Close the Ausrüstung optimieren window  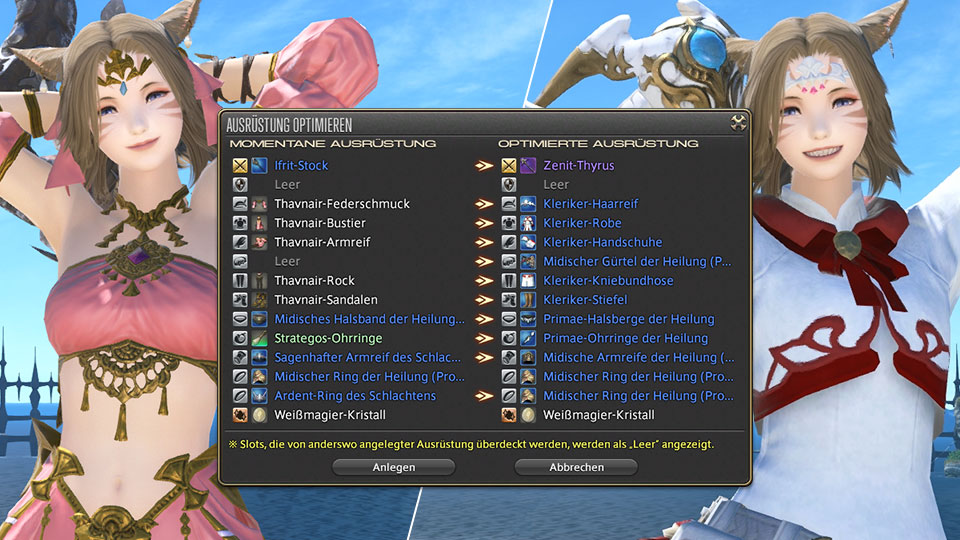click(x=738, y=124)
